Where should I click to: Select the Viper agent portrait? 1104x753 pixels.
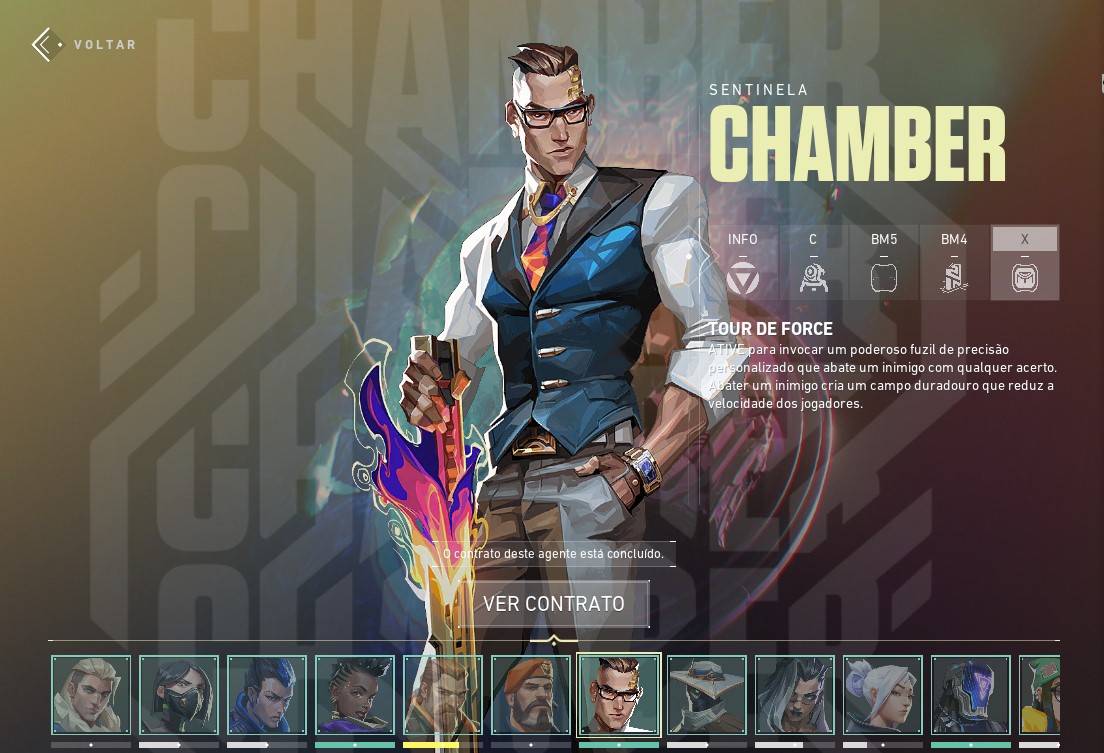tap(179, 695)
